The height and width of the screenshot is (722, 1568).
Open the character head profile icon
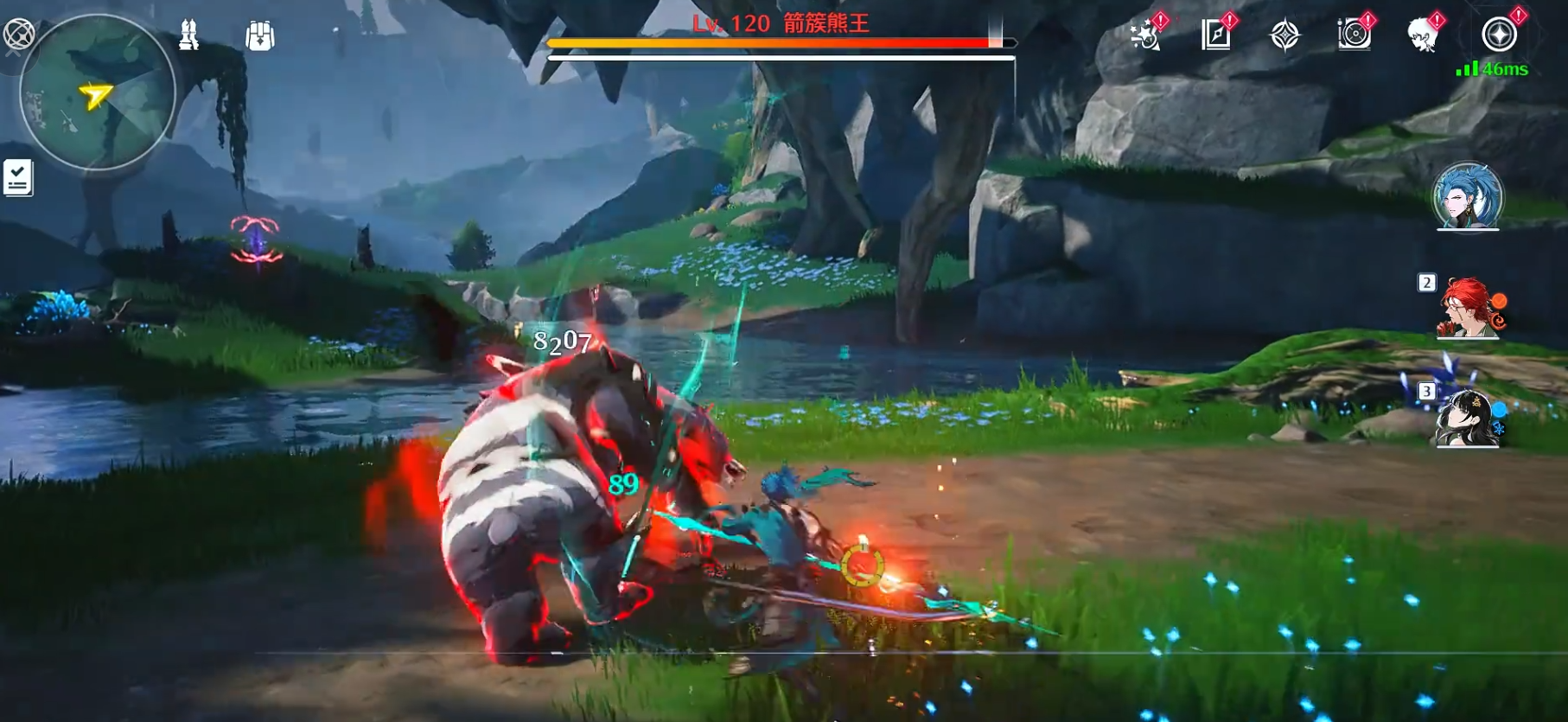[1422, 35]
